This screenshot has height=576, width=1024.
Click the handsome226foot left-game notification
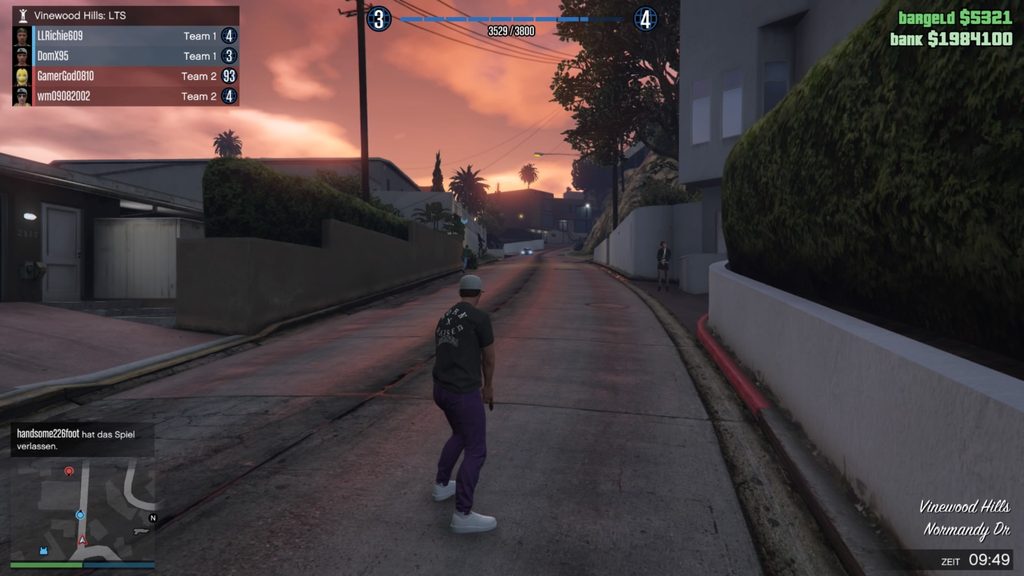[82, 439]
